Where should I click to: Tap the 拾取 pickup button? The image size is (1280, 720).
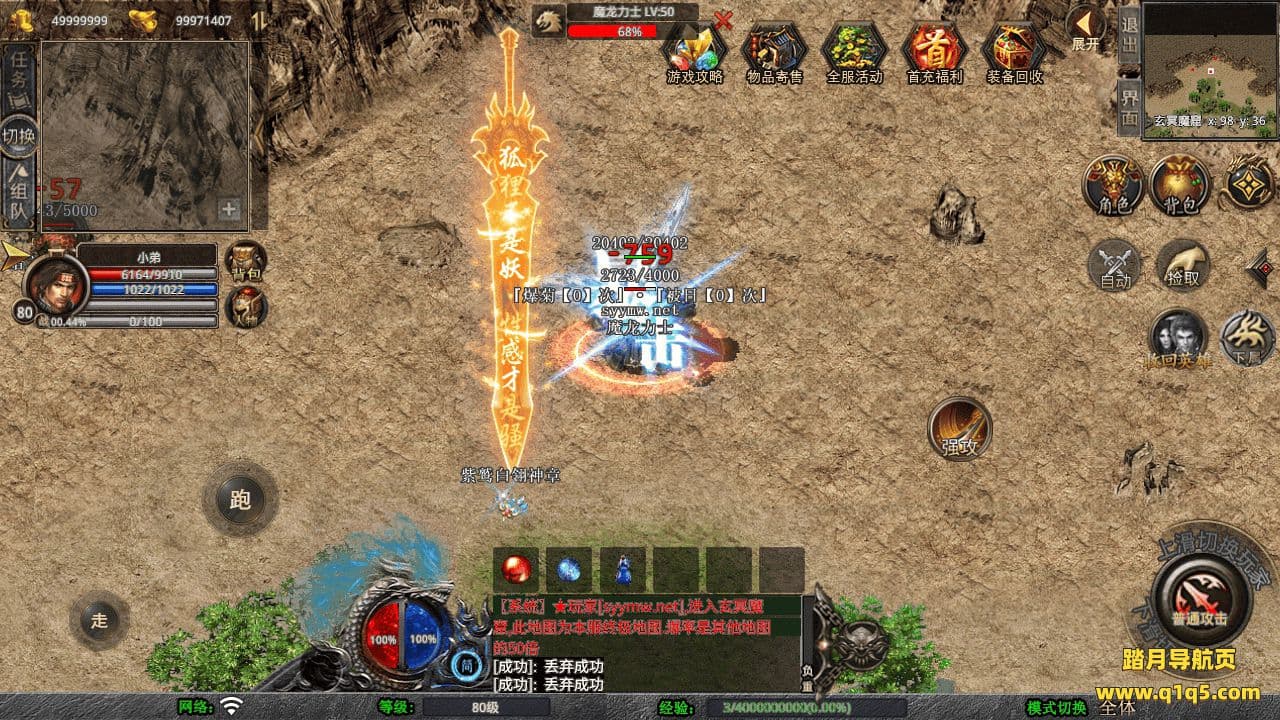1184,265
